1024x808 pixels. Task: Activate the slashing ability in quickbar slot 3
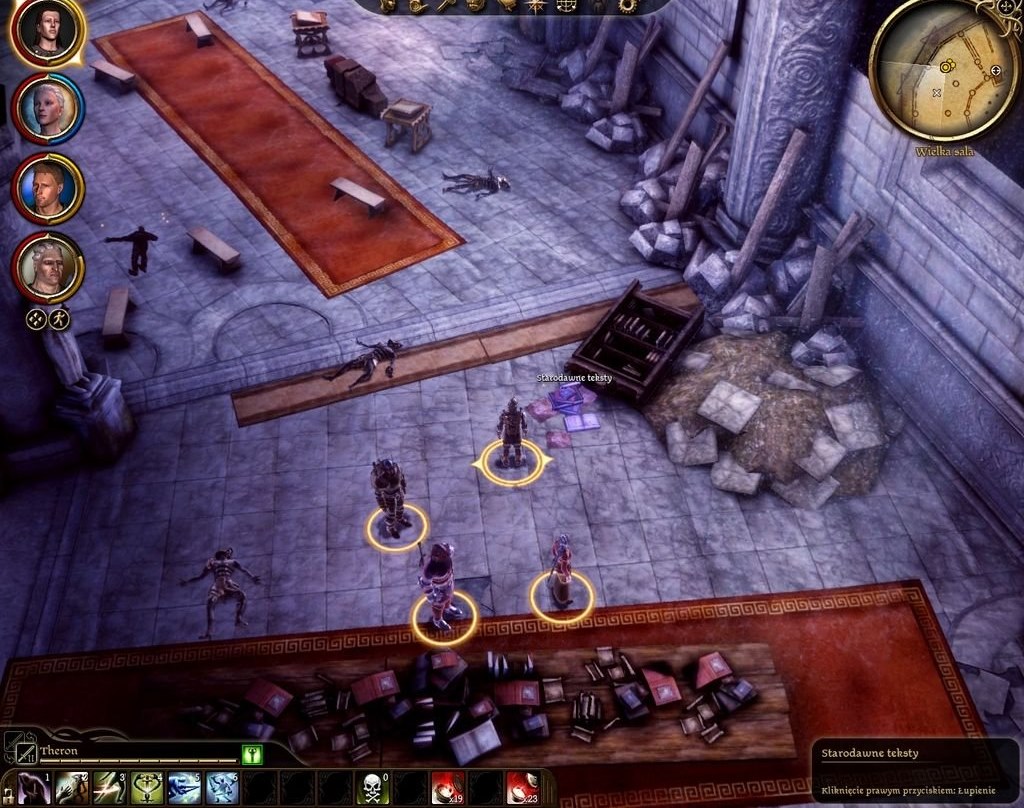pos(110,788)
